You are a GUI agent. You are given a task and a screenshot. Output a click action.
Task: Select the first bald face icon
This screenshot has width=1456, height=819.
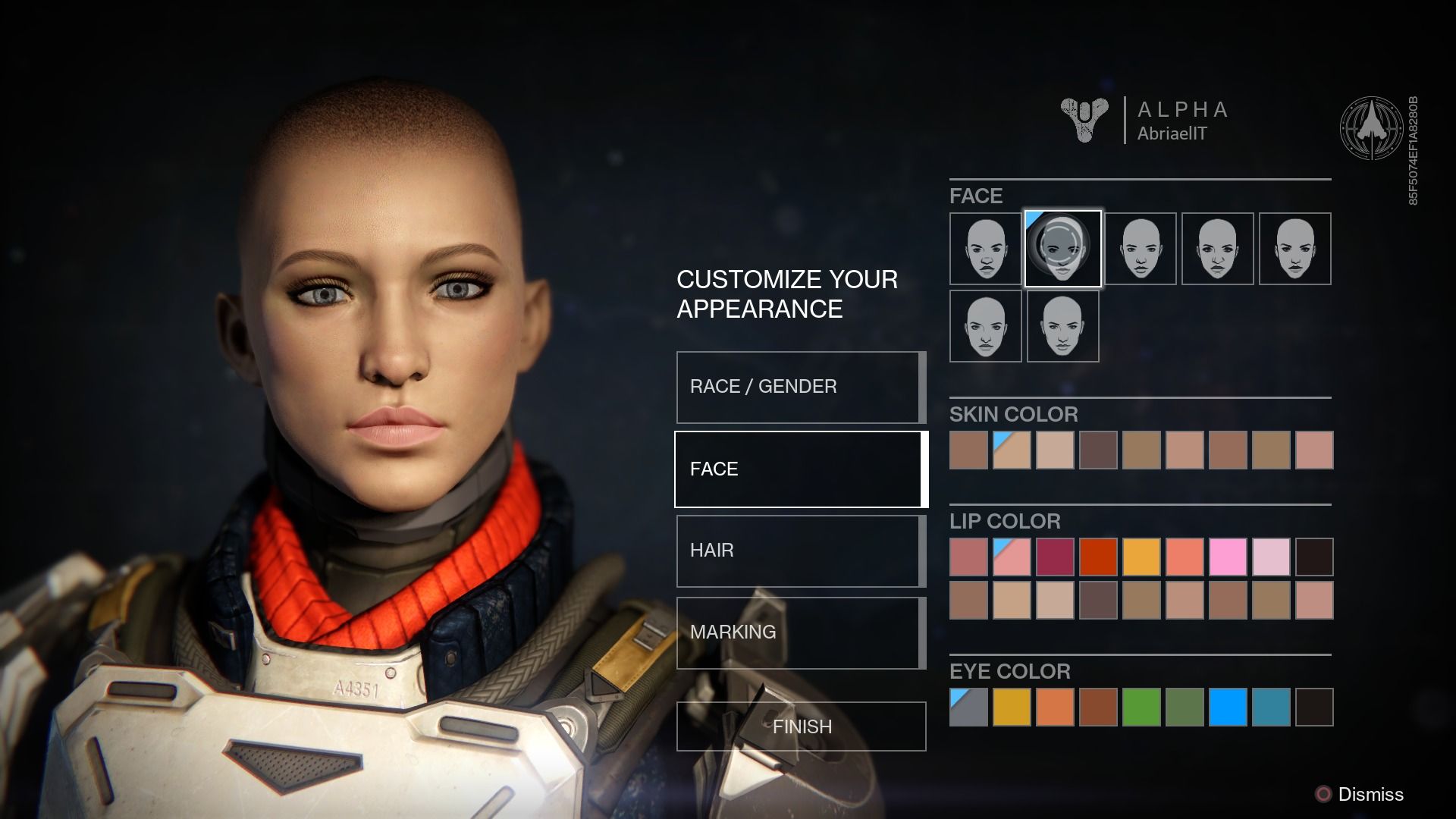click(x=985, y=249)
